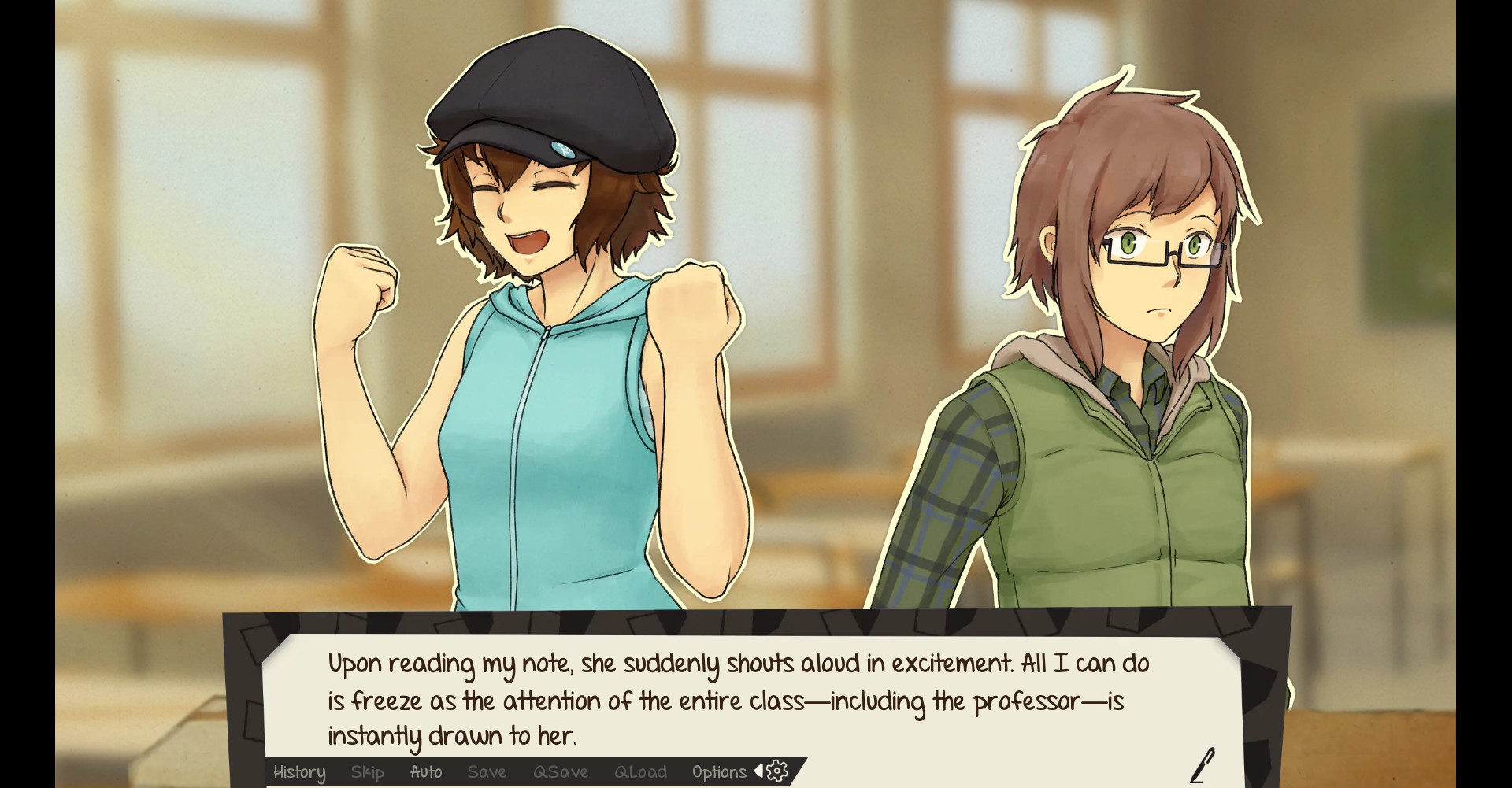Open the History log
Viewport: 1512px width, 788px height.
click(x=299, y=772)
